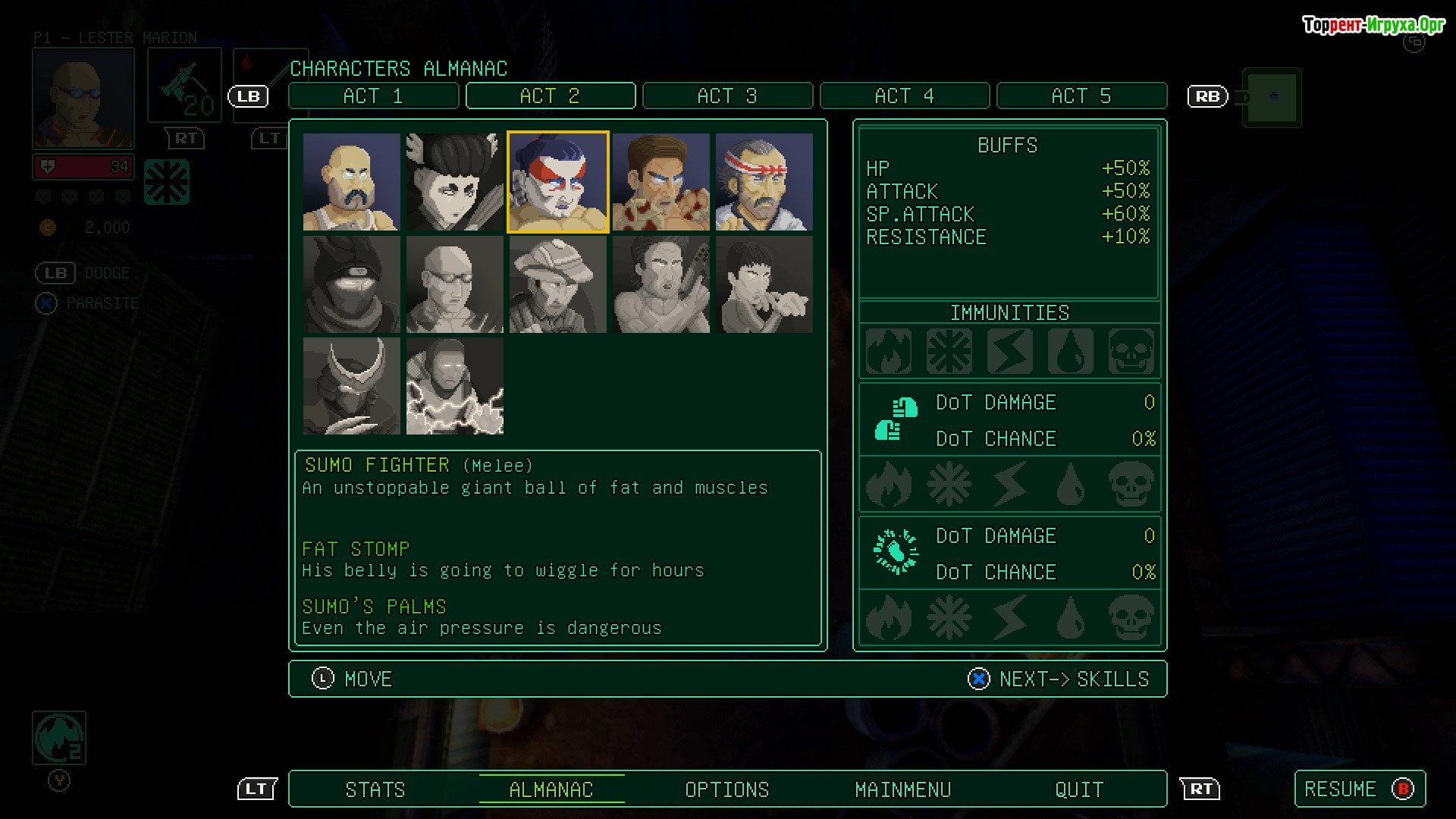Quit the game

click(1079, 789)
